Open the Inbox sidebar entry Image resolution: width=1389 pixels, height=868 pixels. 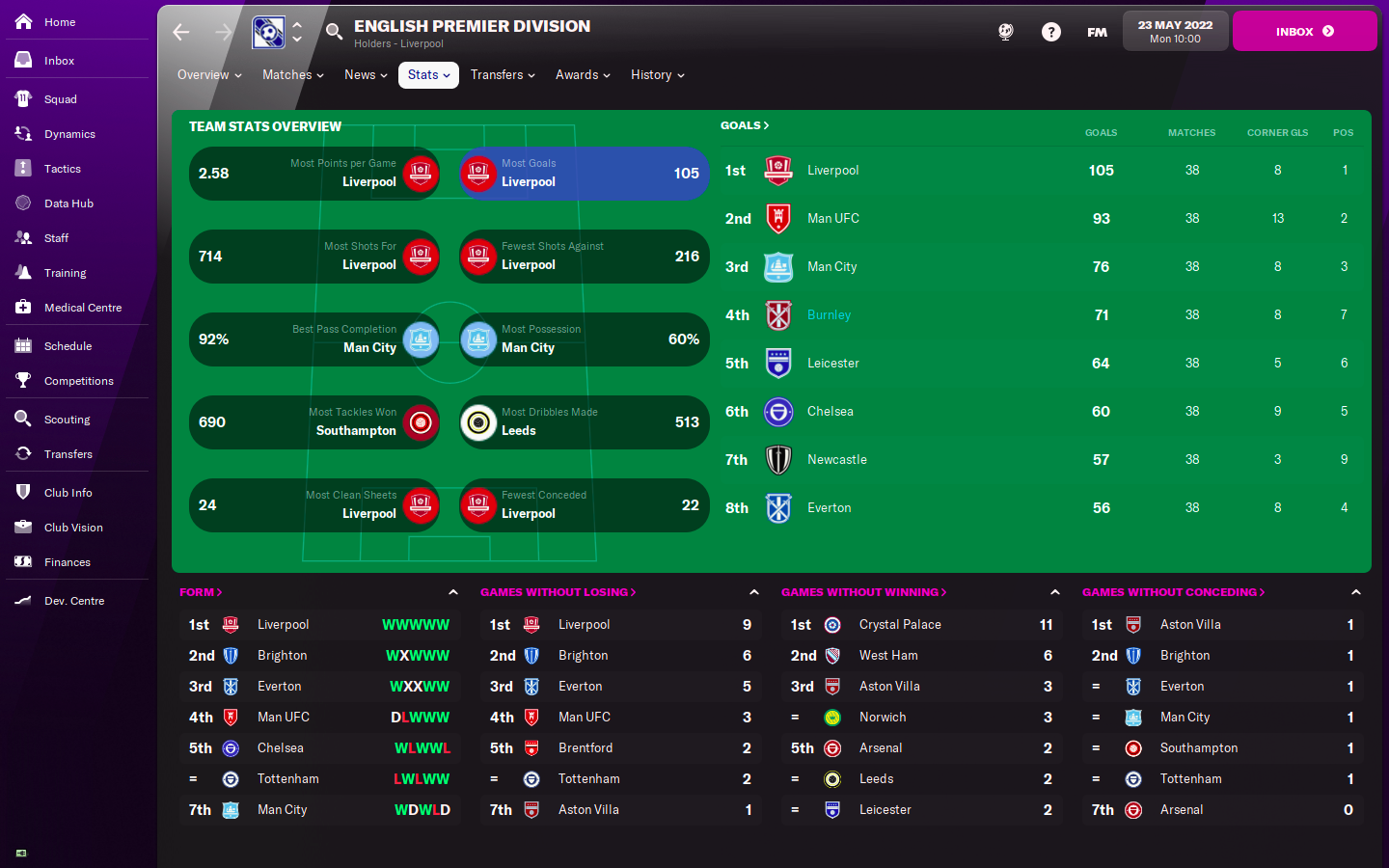(59, 61)
